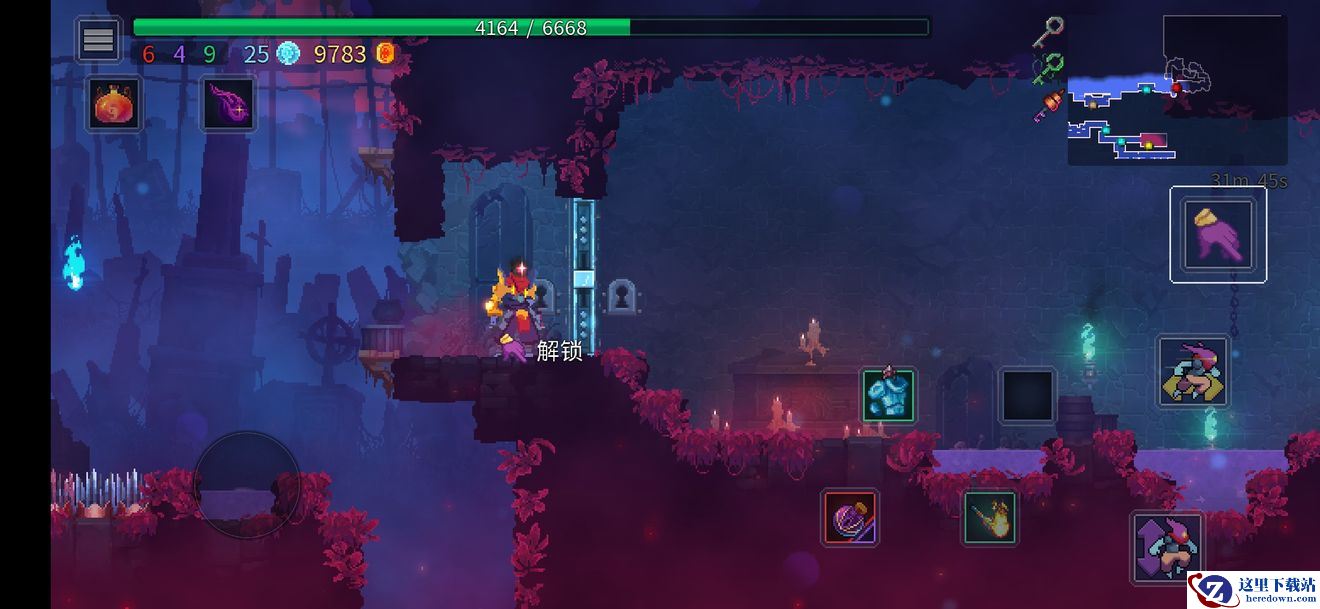Tap the jump button with arrows
Image resolution: width=1320 pixels, height=609 pixels.
click(x=1167, y=547)
